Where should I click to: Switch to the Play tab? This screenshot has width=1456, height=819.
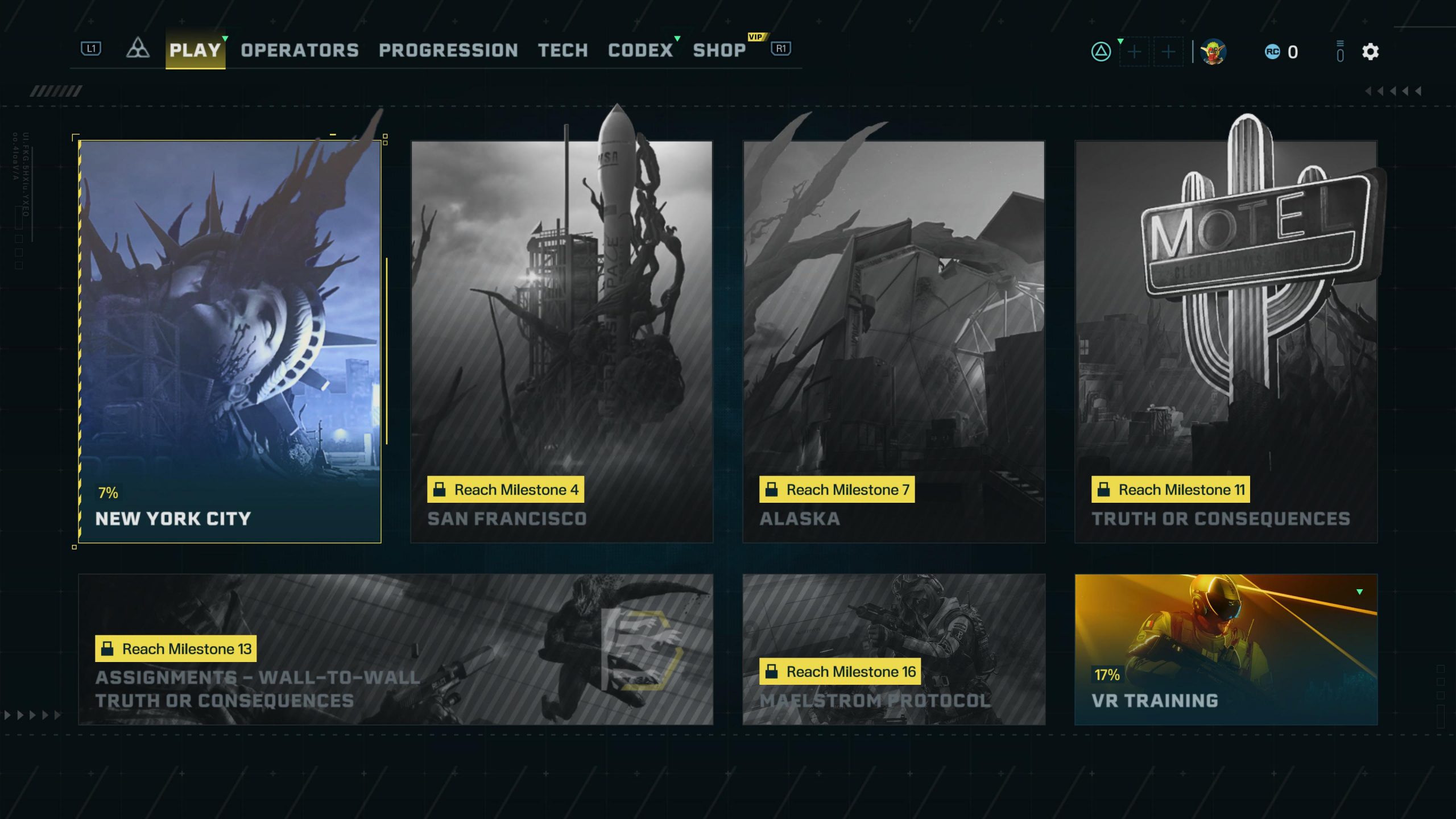pos(195,50)
